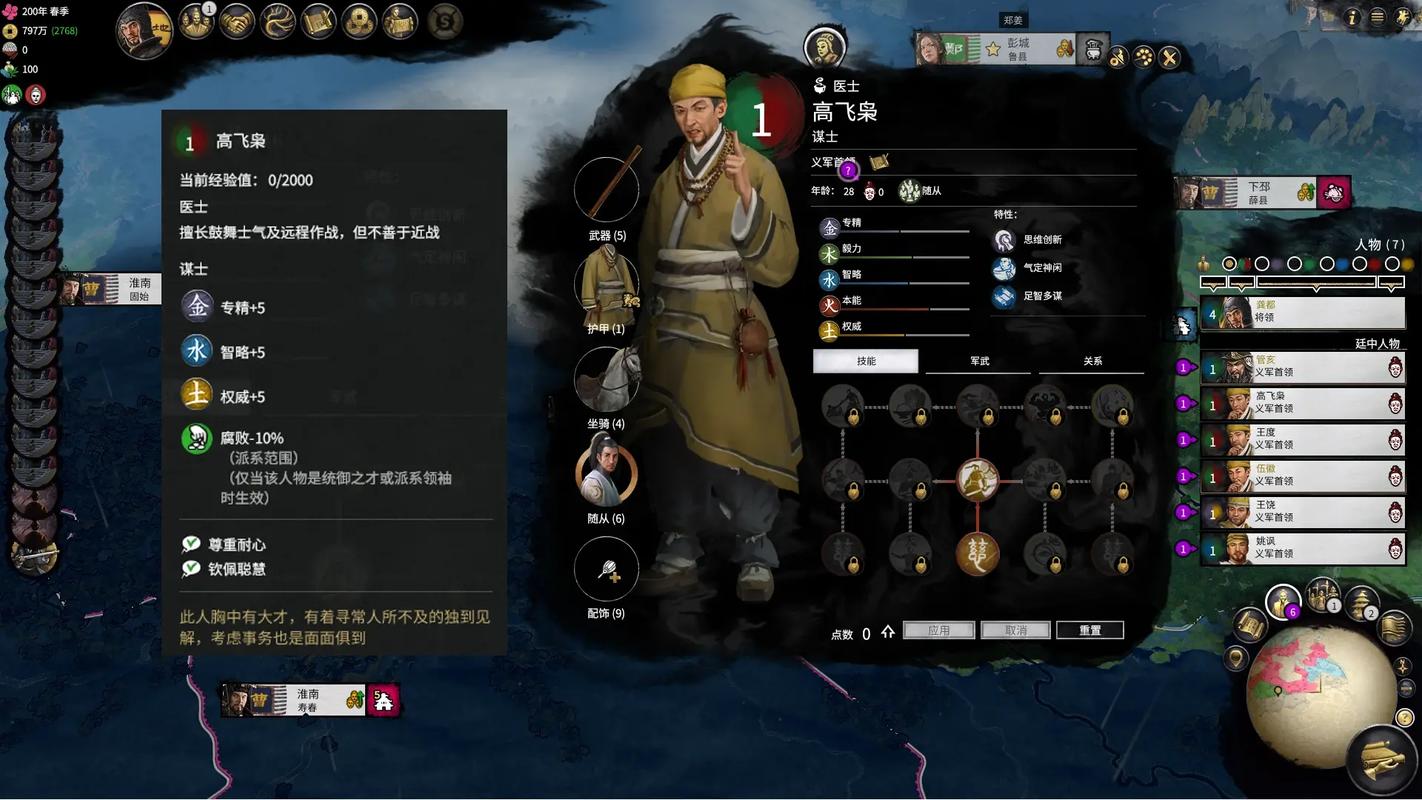Open the court figures icon on top toolbar
This screenshot has width=1422, height=800.
(x=195, y=22)
